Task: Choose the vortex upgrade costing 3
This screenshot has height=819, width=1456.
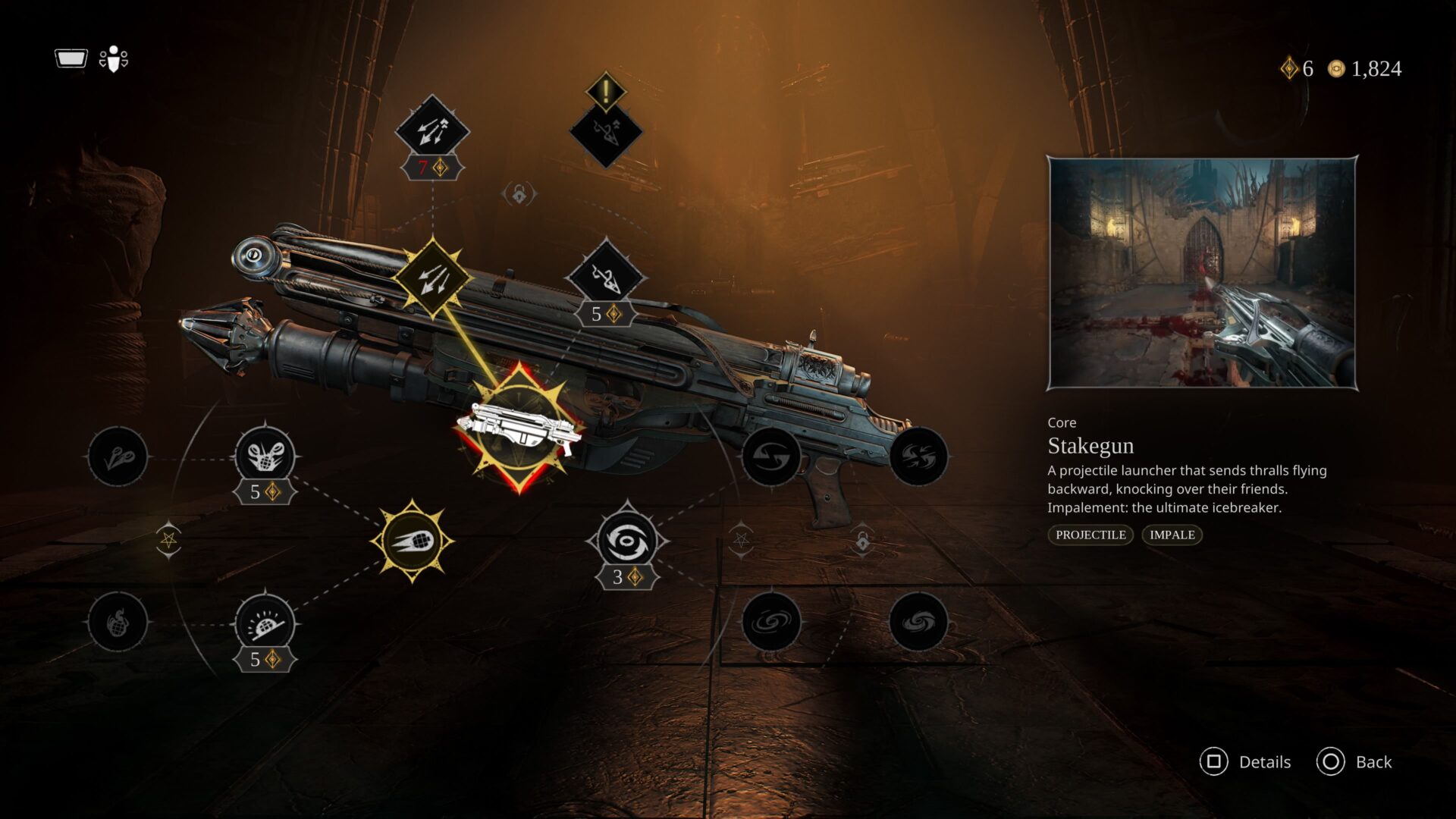Action: pyautogui.click(x=626, y=541)
